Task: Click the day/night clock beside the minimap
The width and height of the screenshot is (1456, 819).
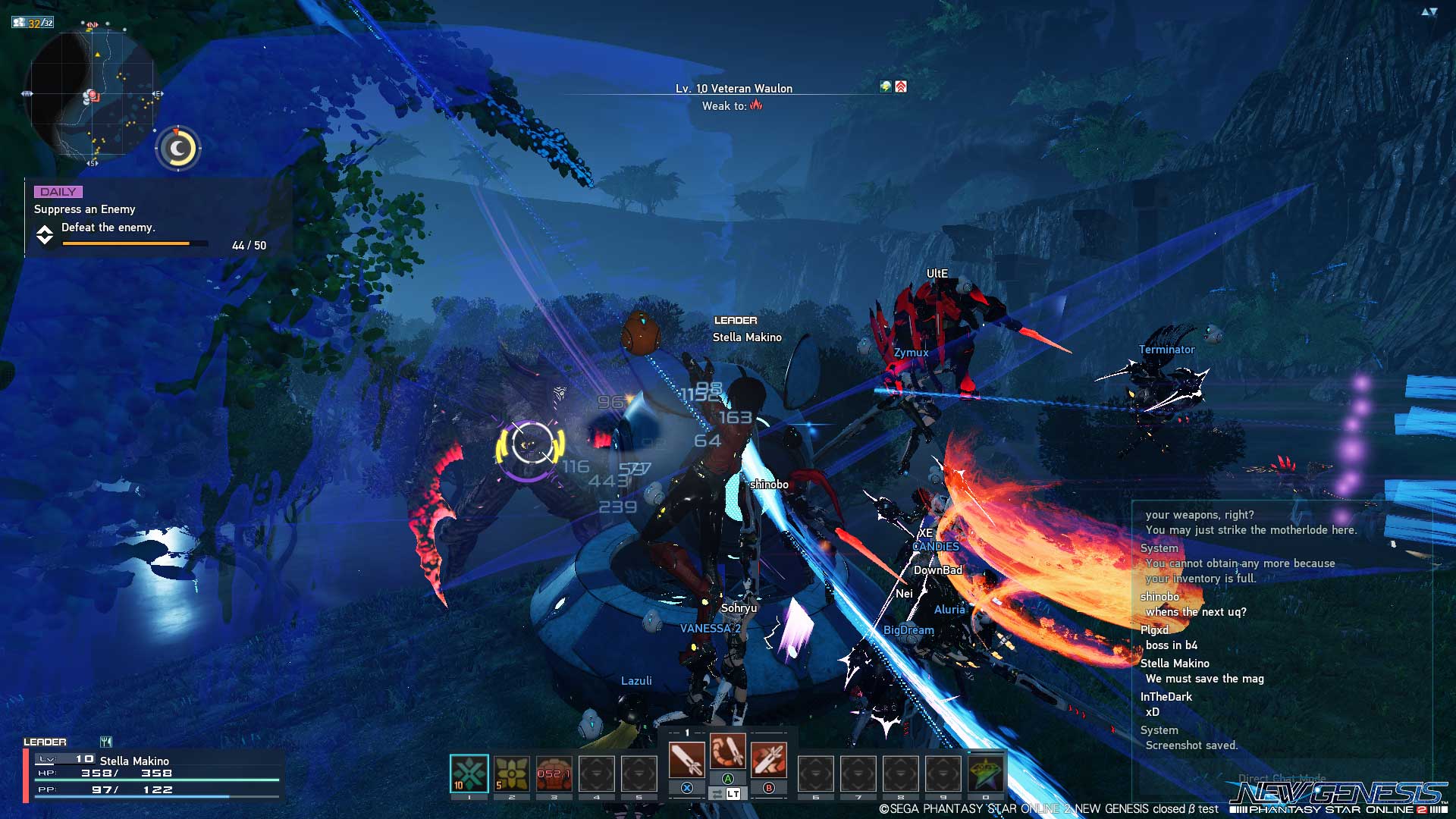Action: click(x=177, y=149)
